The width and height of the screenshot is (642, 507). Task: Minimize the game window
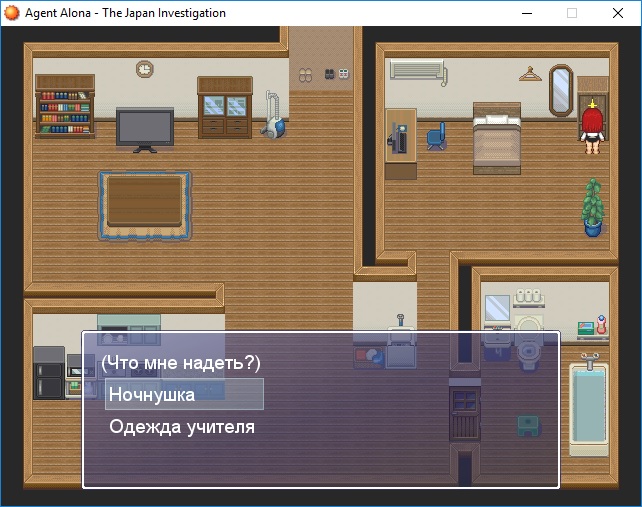click(x=526, y=13)
